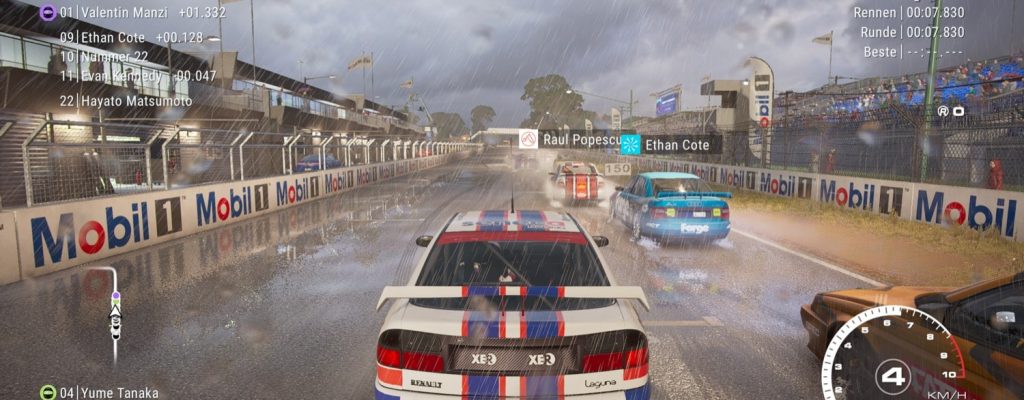This screenshot has height=400, width=1024.
Task: Click the floating Ethan Cote name tag above the car
Action: pos(670,145)
